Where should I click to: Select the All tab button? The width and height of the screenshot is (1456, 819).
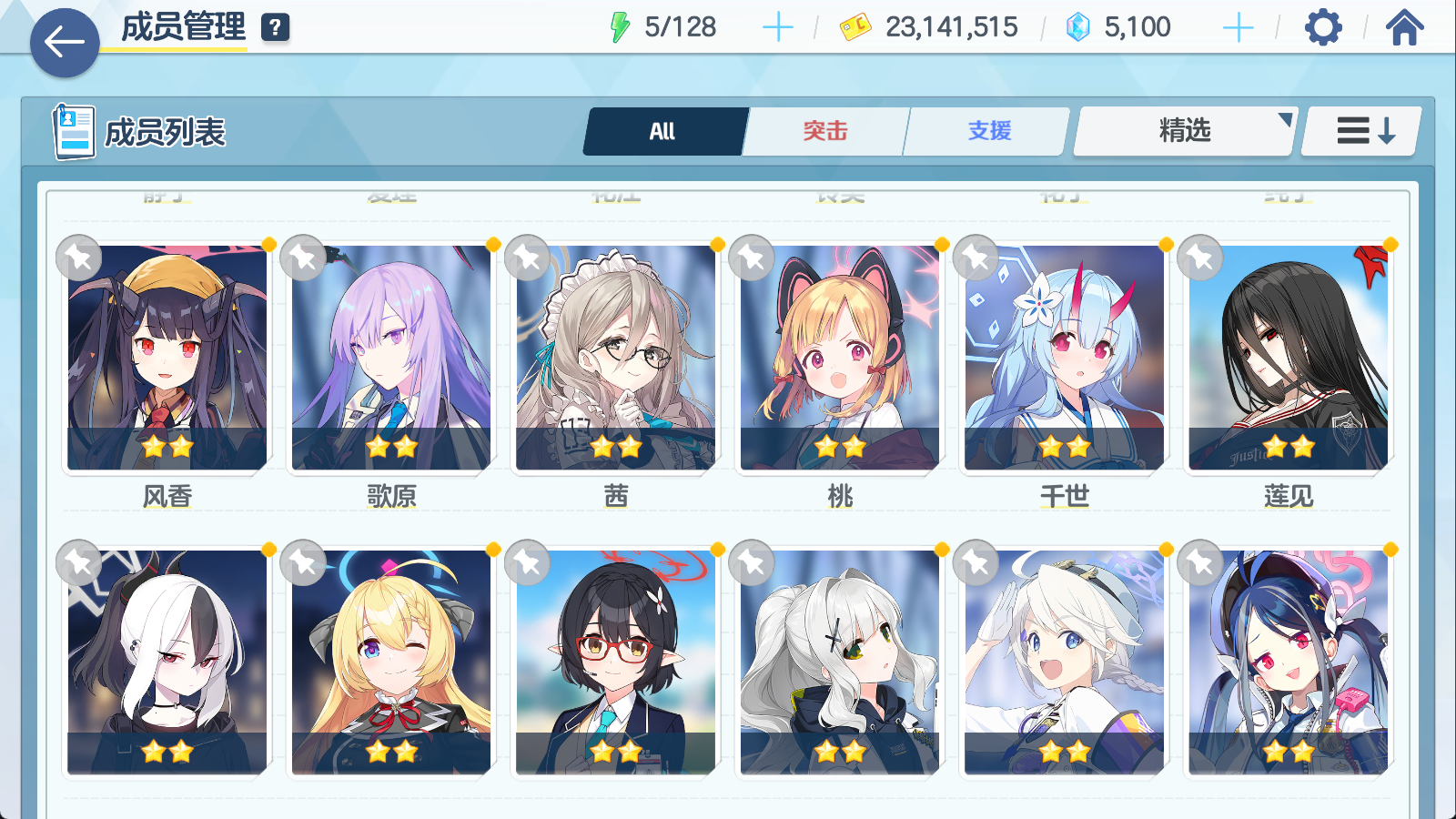pos(663,131)
